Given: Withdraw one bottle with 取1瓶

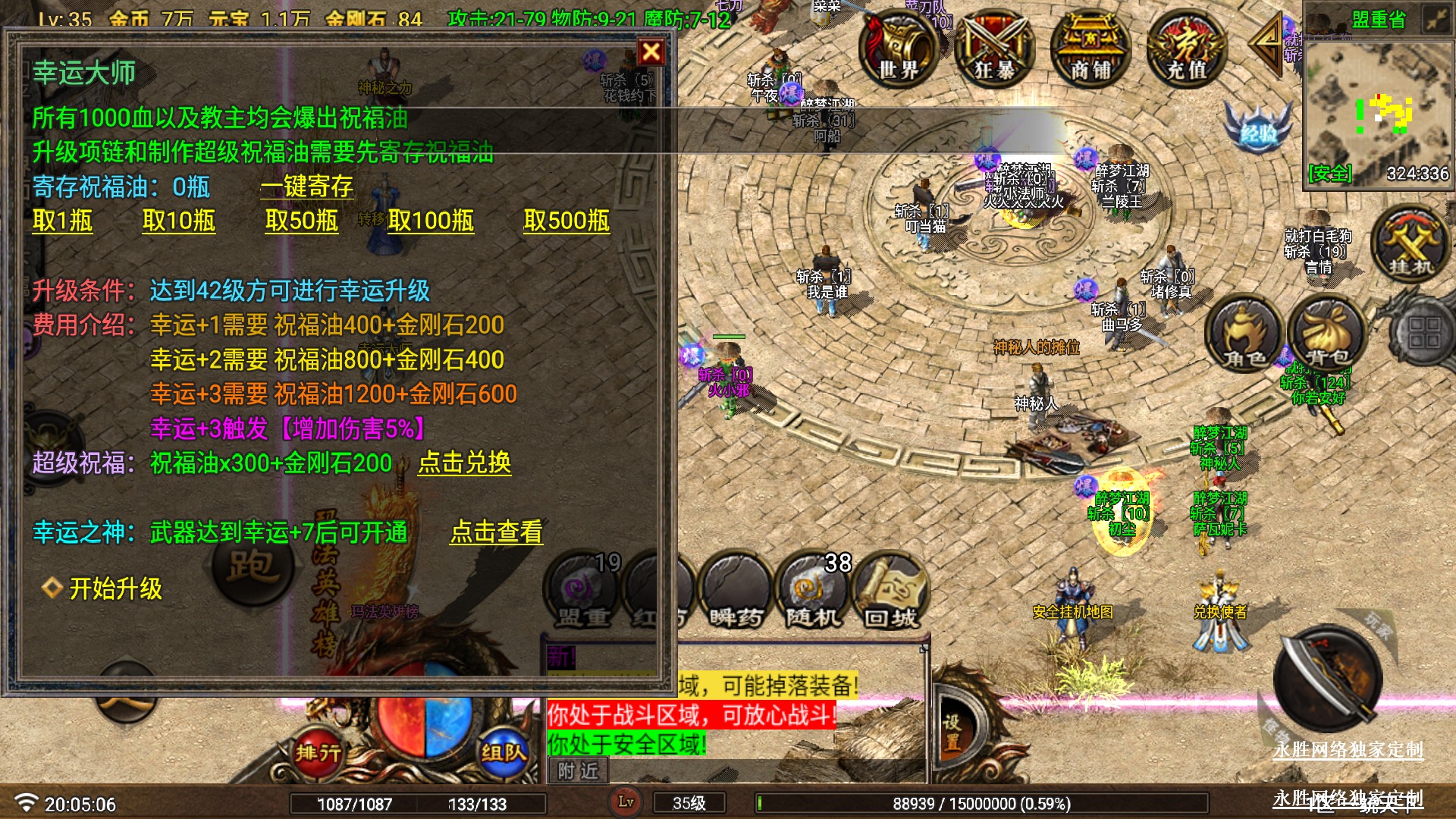Looking at the screenshot, I should 62,221.
